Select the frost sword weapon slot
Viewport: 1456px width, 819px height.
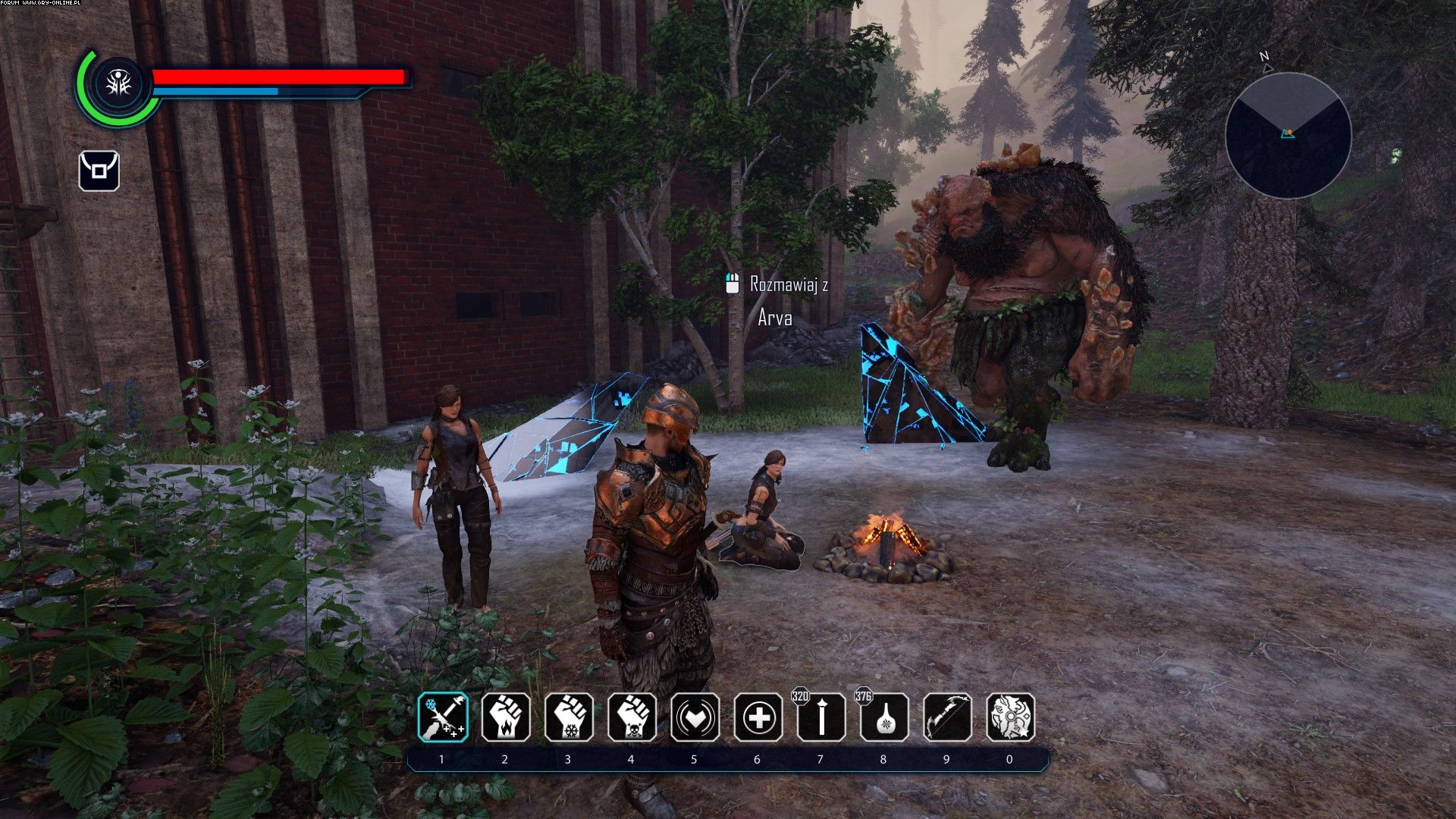pyautogui.click(x=443, y=717)
